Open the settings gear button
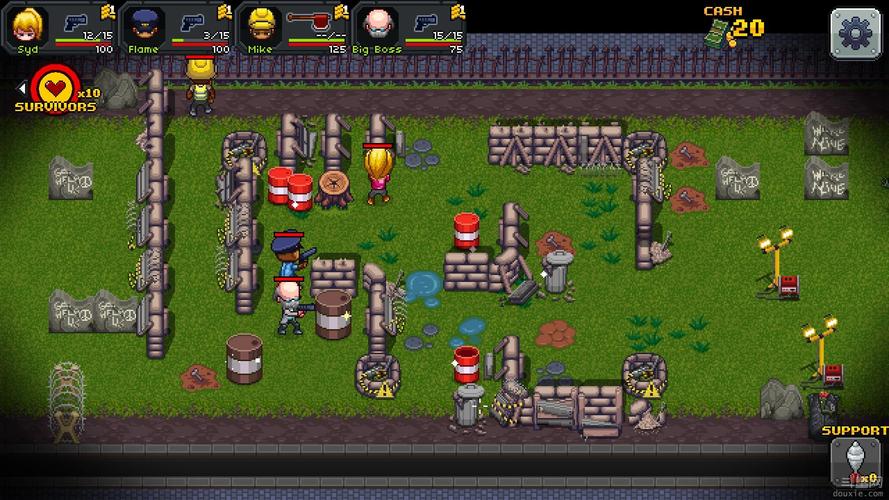889x500 pixels. 856,33
